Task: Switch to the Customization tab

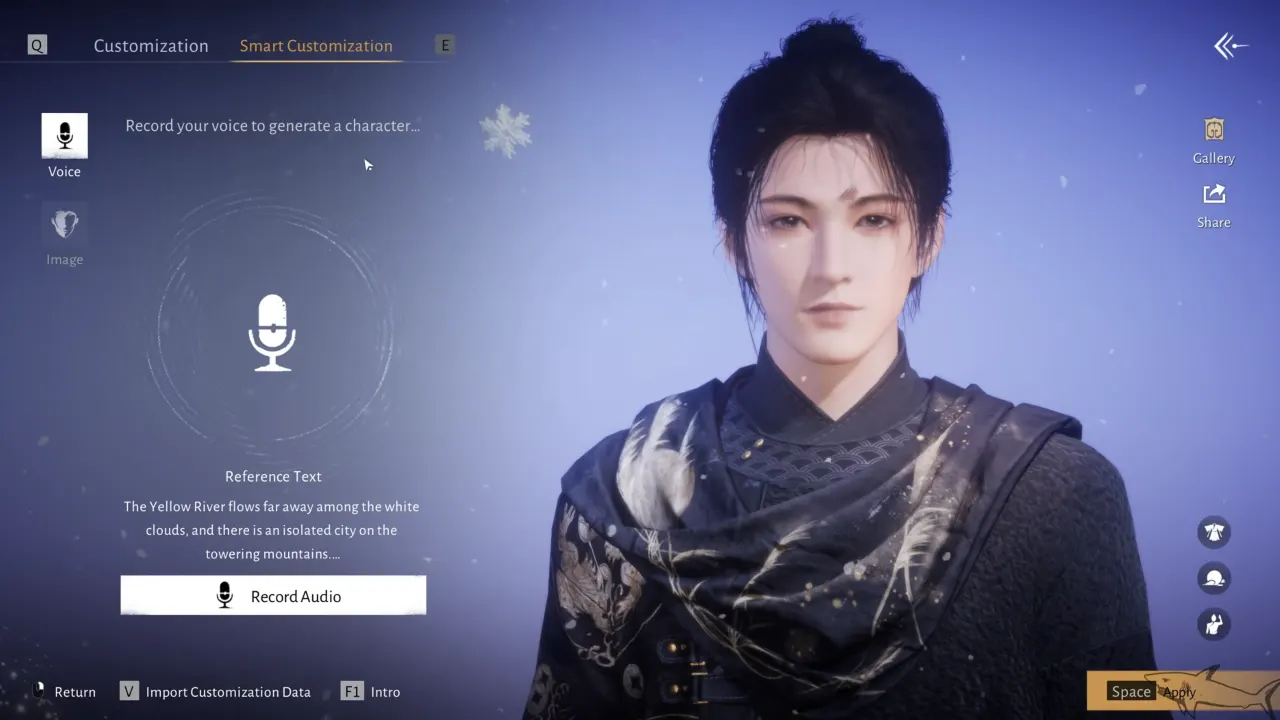Action: (x=151, y=45)
